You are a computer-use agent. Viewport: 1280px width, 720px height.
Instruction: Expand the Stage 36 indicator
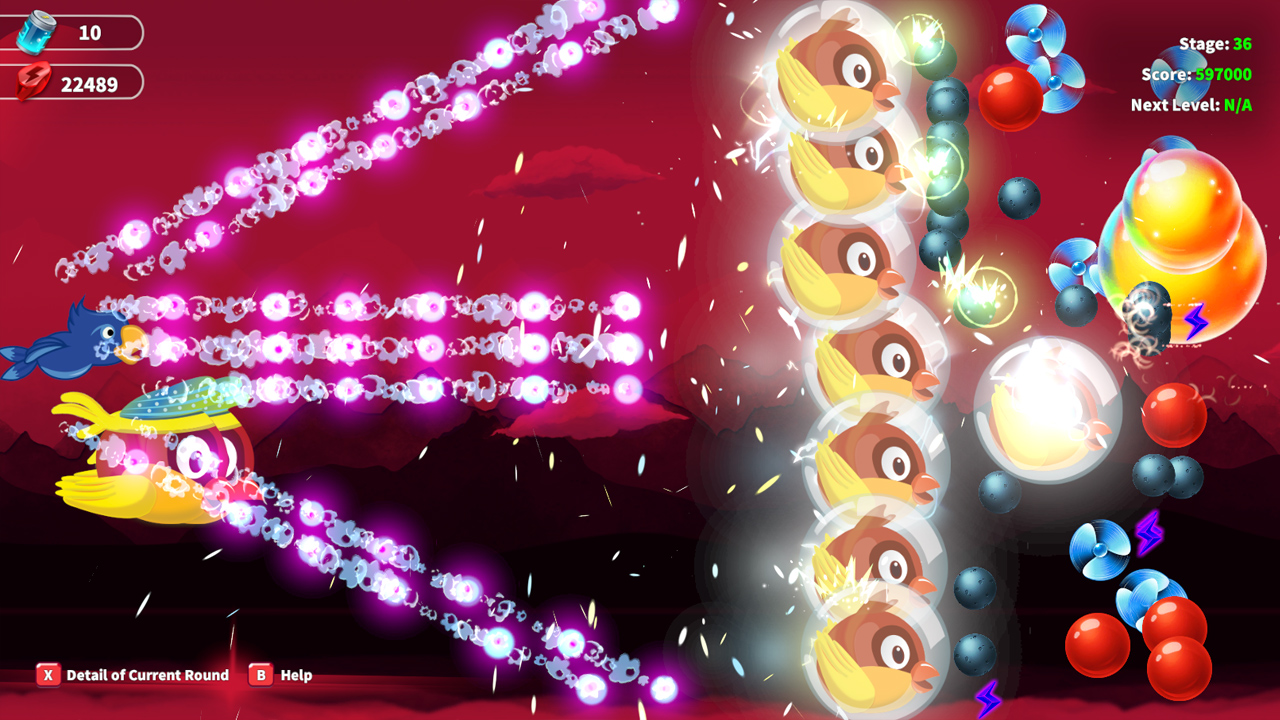pyautogui.click(x=1213, y=44)
